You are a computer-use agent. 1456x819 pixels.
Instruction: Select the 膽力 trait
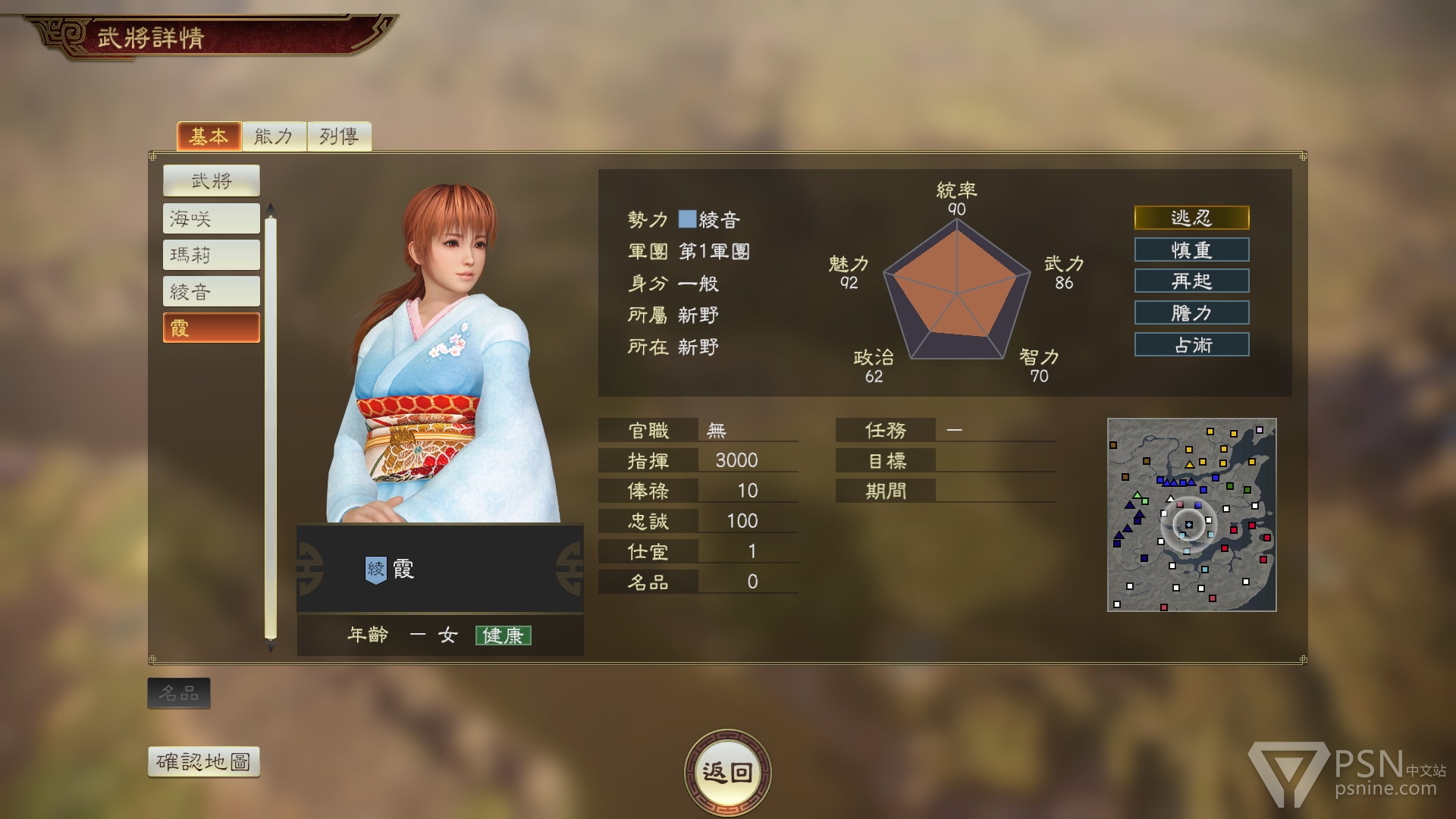[x=1191, y=312]
